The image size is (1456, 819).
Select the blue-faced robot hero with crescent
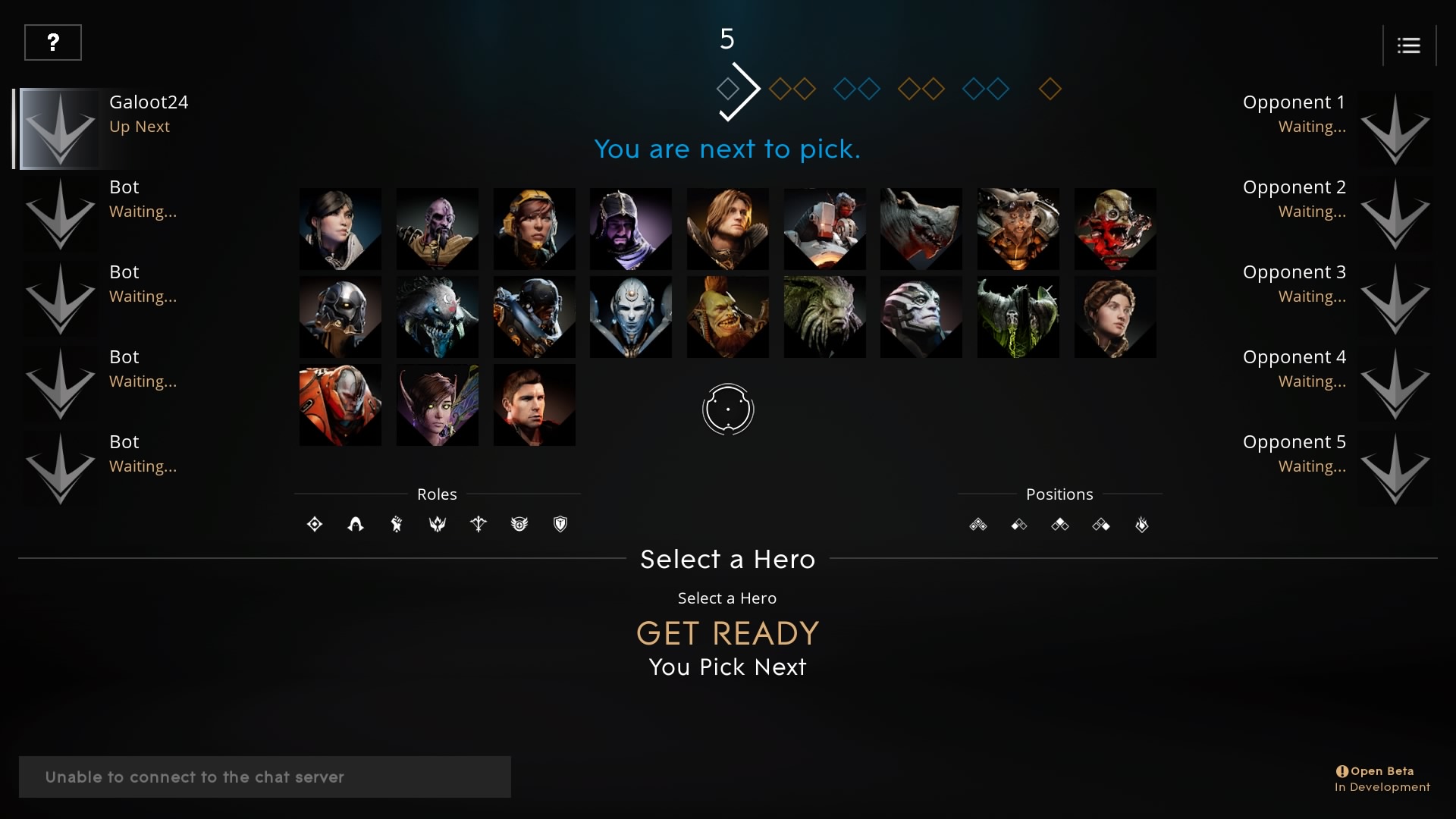click(x=630, y=317)
